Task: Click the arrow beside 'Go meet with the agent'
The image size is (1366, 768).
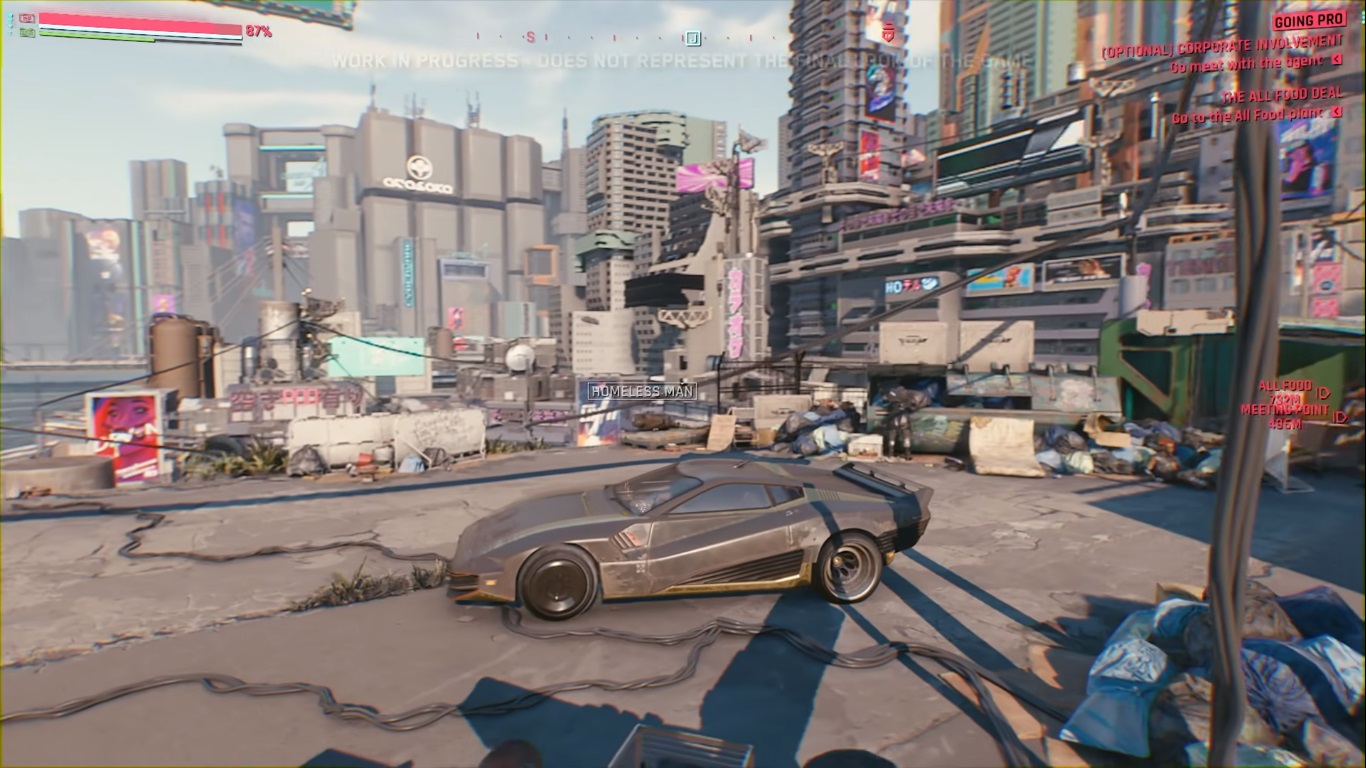Action: tap(1337, 60)
